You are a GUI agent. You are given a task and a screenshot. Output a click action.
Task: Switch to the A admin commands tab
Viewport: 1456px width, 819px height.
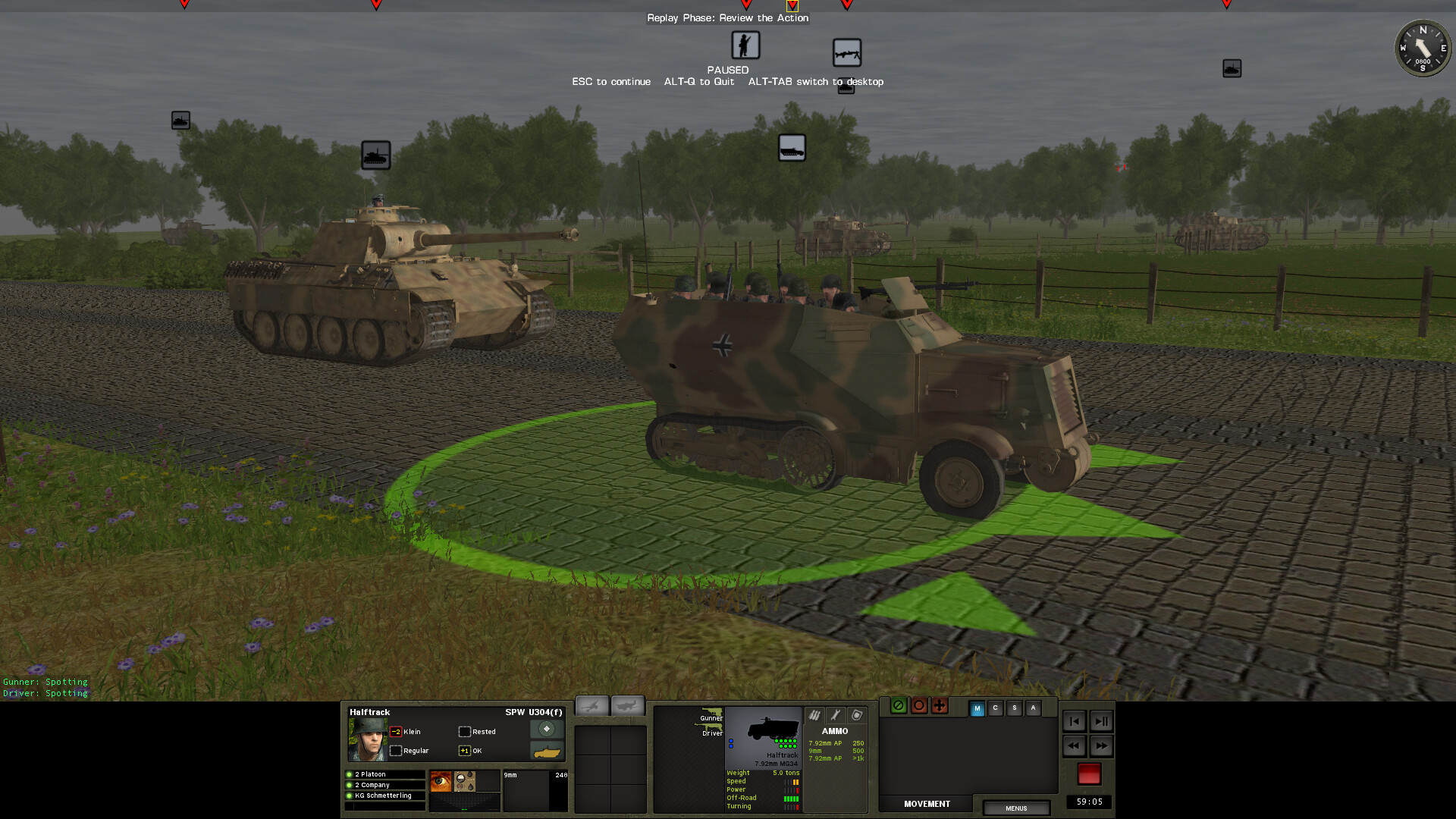point(1033,708)
